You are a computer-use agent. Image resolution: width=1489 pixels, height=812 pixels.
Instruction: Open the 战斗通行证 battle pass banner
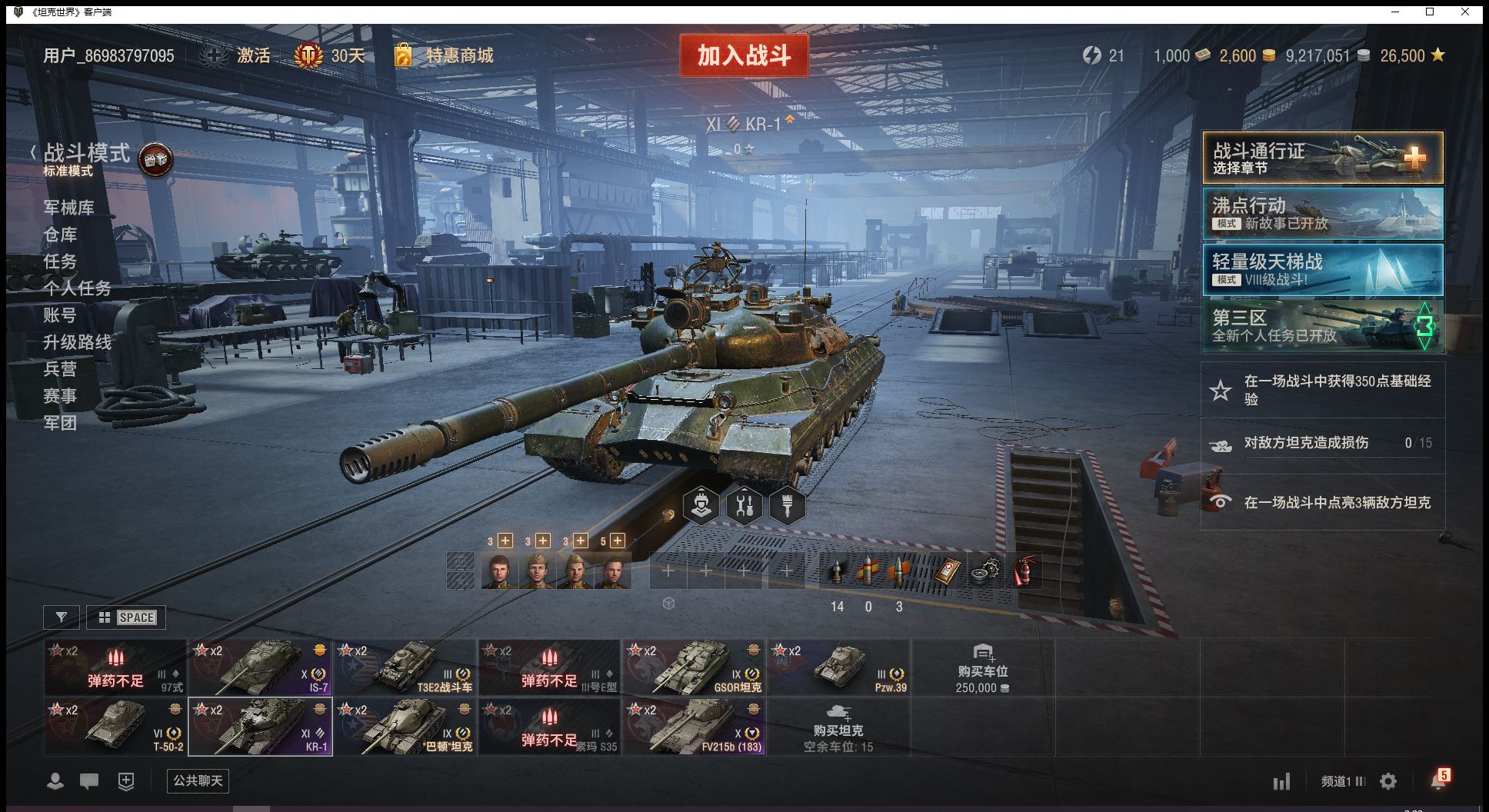click(x=1322, y=158)
